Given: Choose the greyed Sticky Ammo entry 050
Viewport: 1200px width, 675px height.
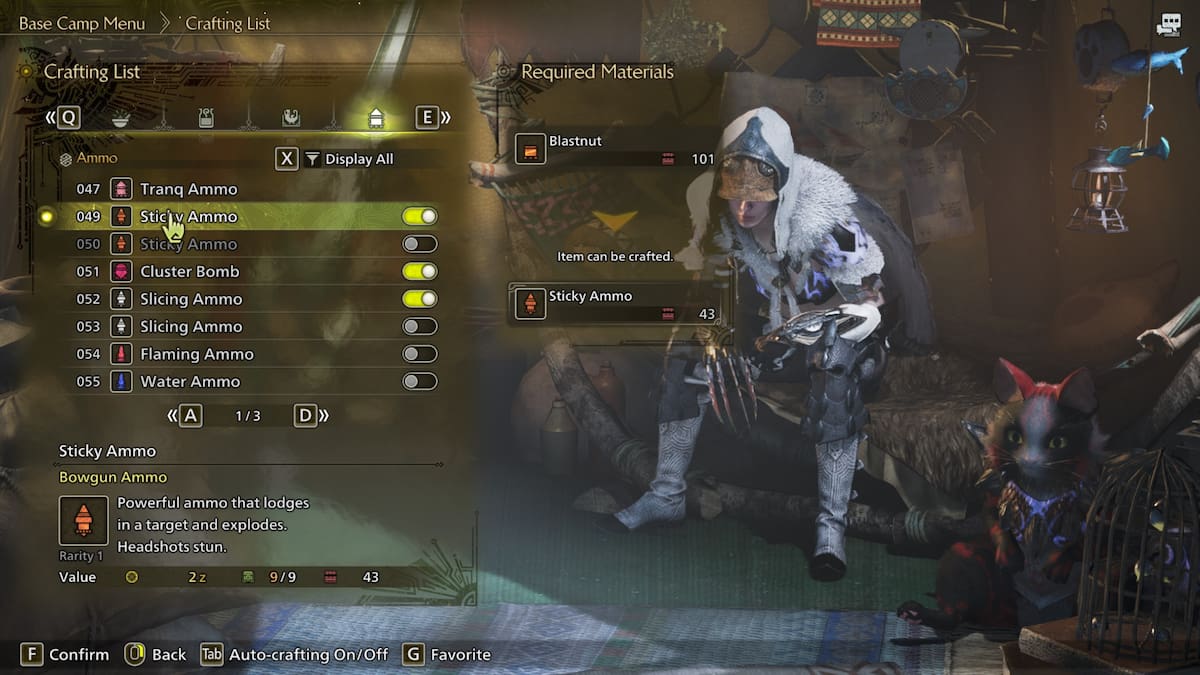Looking at the screenshot, I should 188,244.
